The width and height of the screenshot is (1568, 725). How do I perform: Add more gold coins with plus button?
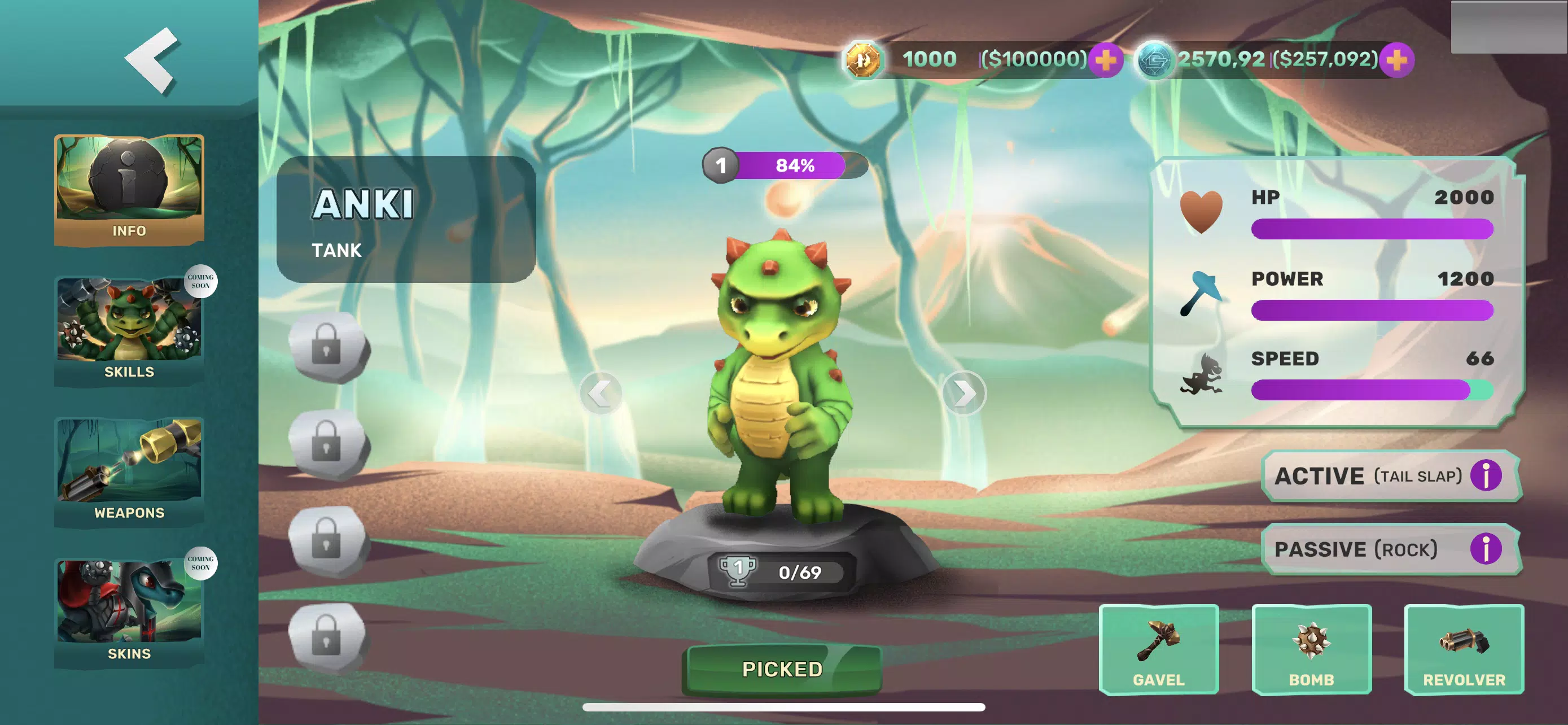click(x=1105, y=60)
